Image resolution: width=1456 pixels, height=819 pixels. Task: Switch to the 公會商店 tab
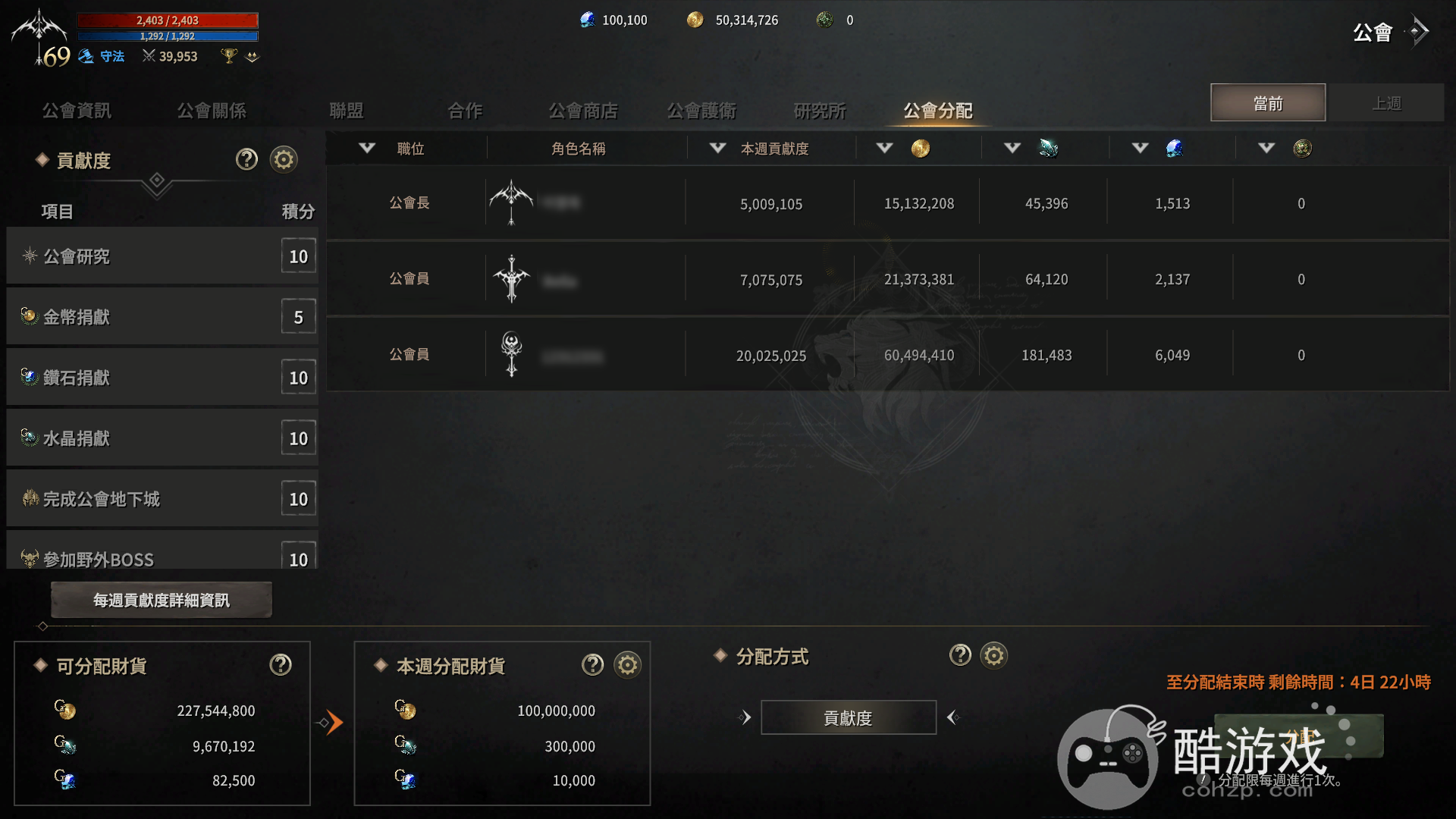(584, 110)
